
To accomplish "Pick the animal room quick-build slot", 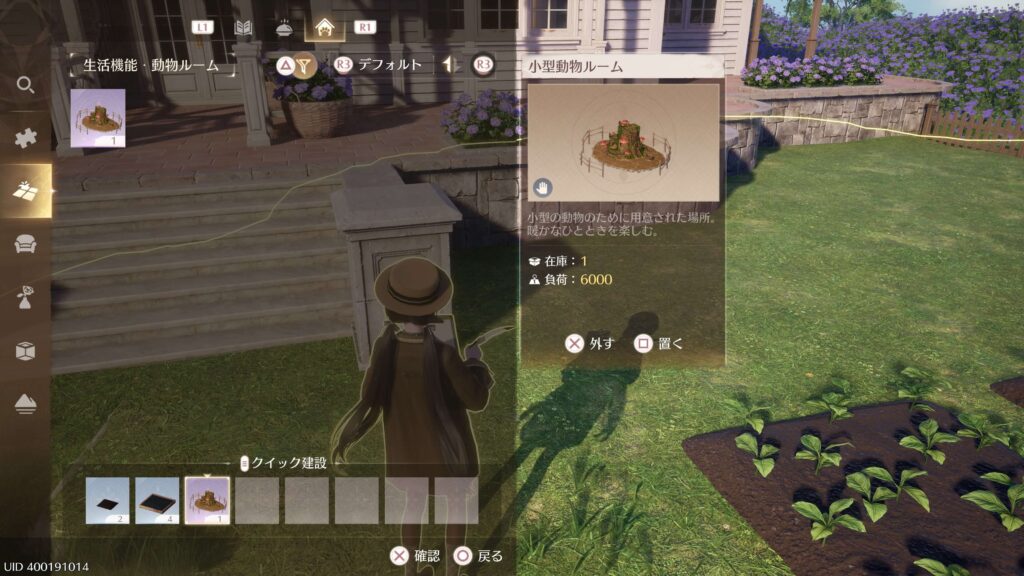I will coord(207,500).
